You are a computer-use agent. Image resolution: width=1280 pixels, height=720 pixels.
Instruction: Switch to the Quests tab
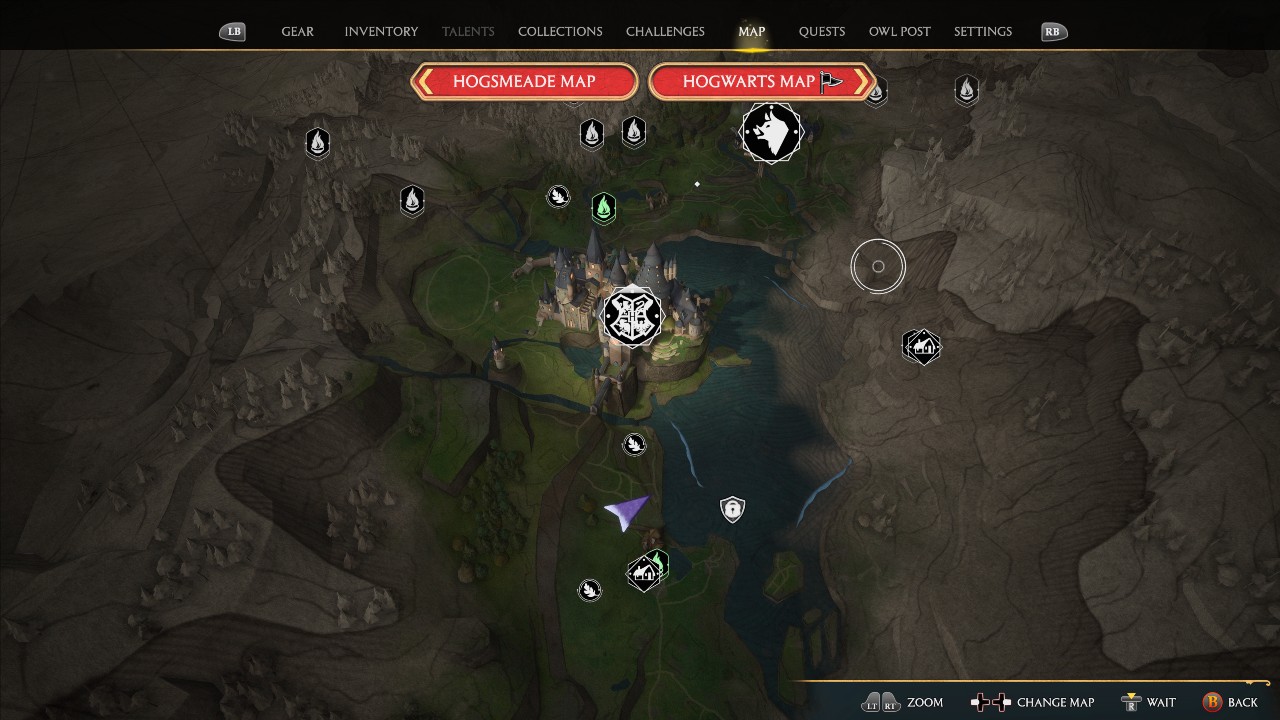(821, 32)
